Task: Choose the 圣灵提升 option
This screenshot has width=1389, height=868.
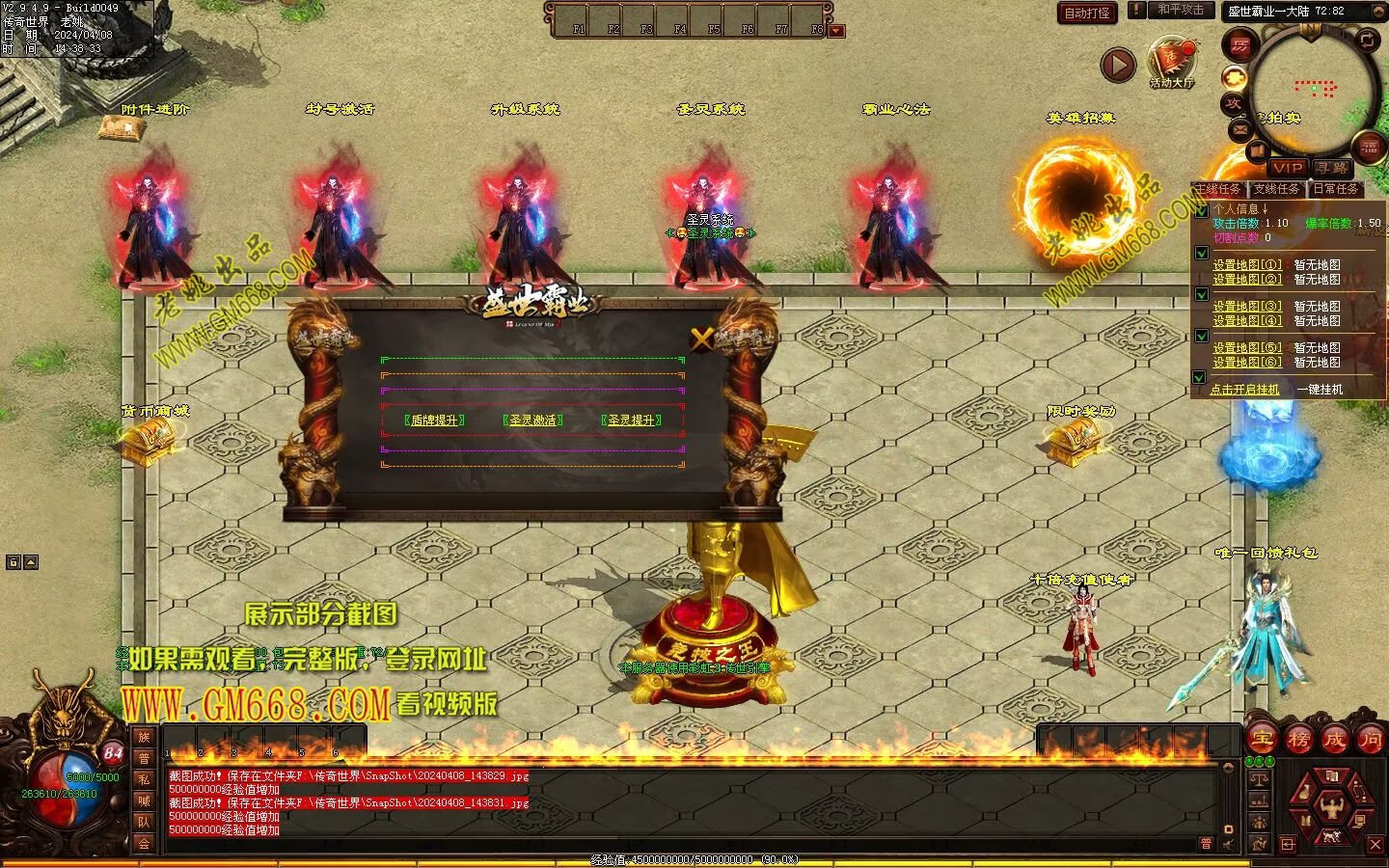Action: point(631,420)
